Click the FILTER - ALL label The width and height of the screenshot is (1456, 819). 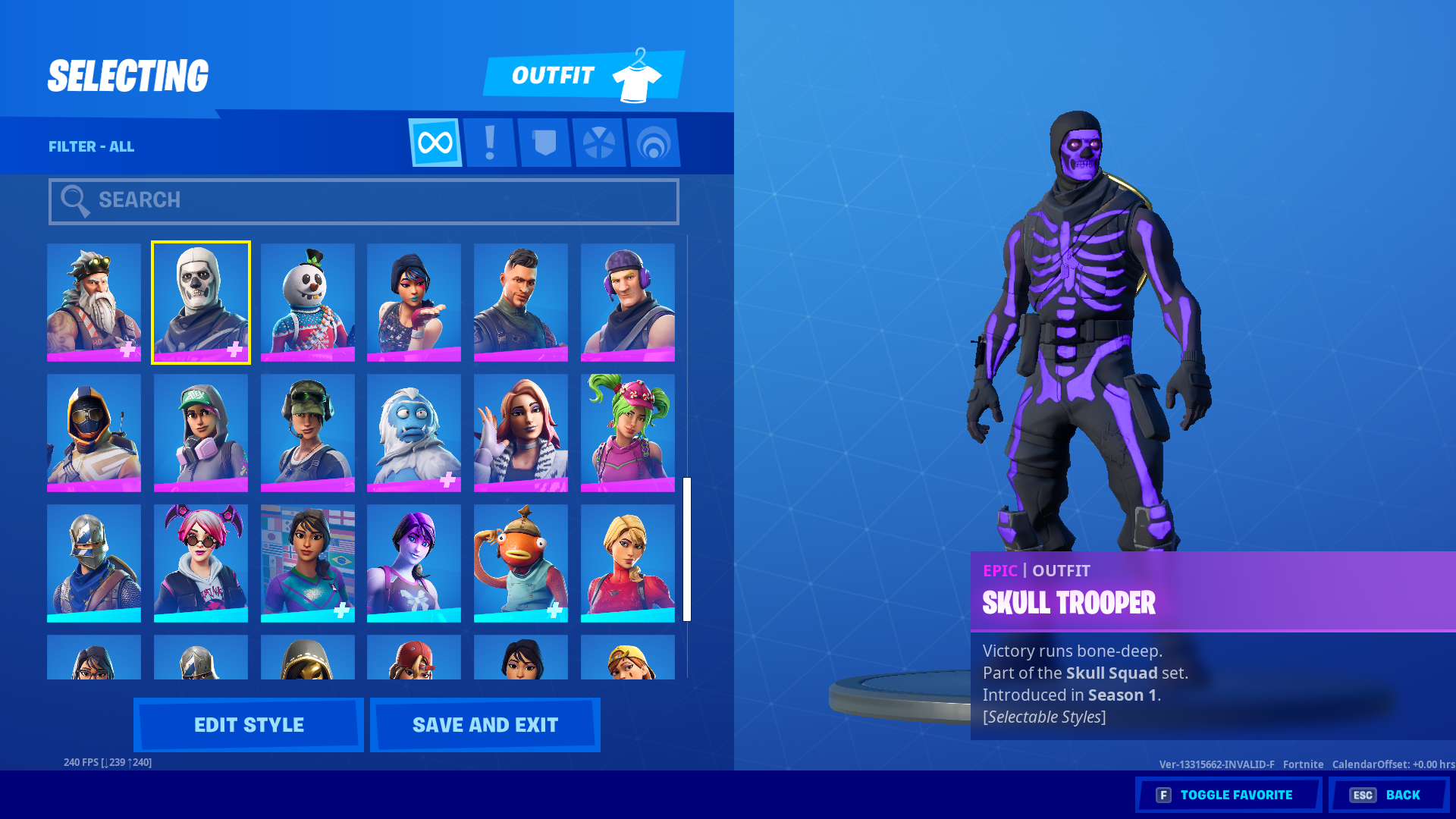(92, 146)
